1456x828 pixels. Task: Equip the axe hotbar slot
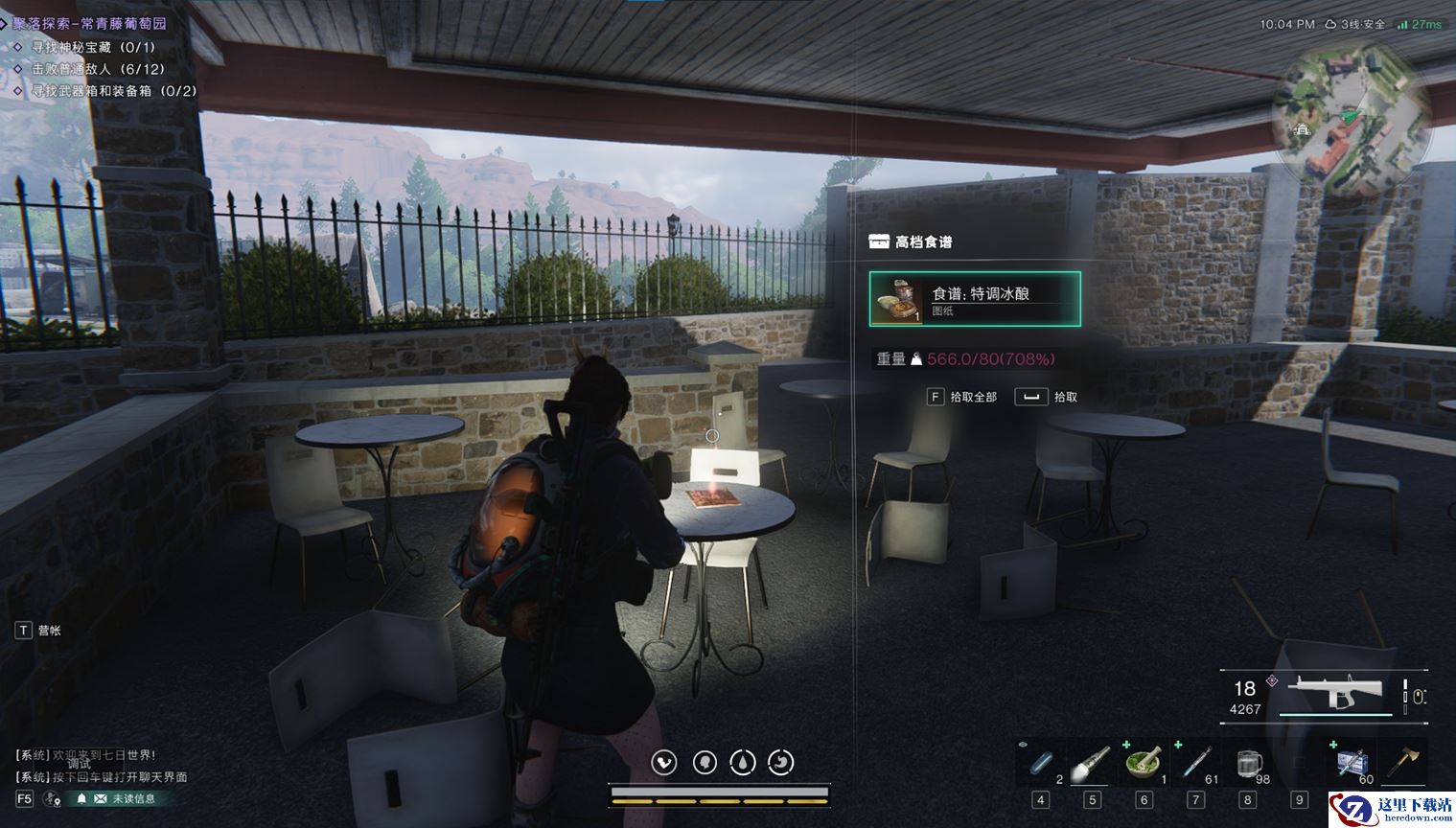[1404, 764]
